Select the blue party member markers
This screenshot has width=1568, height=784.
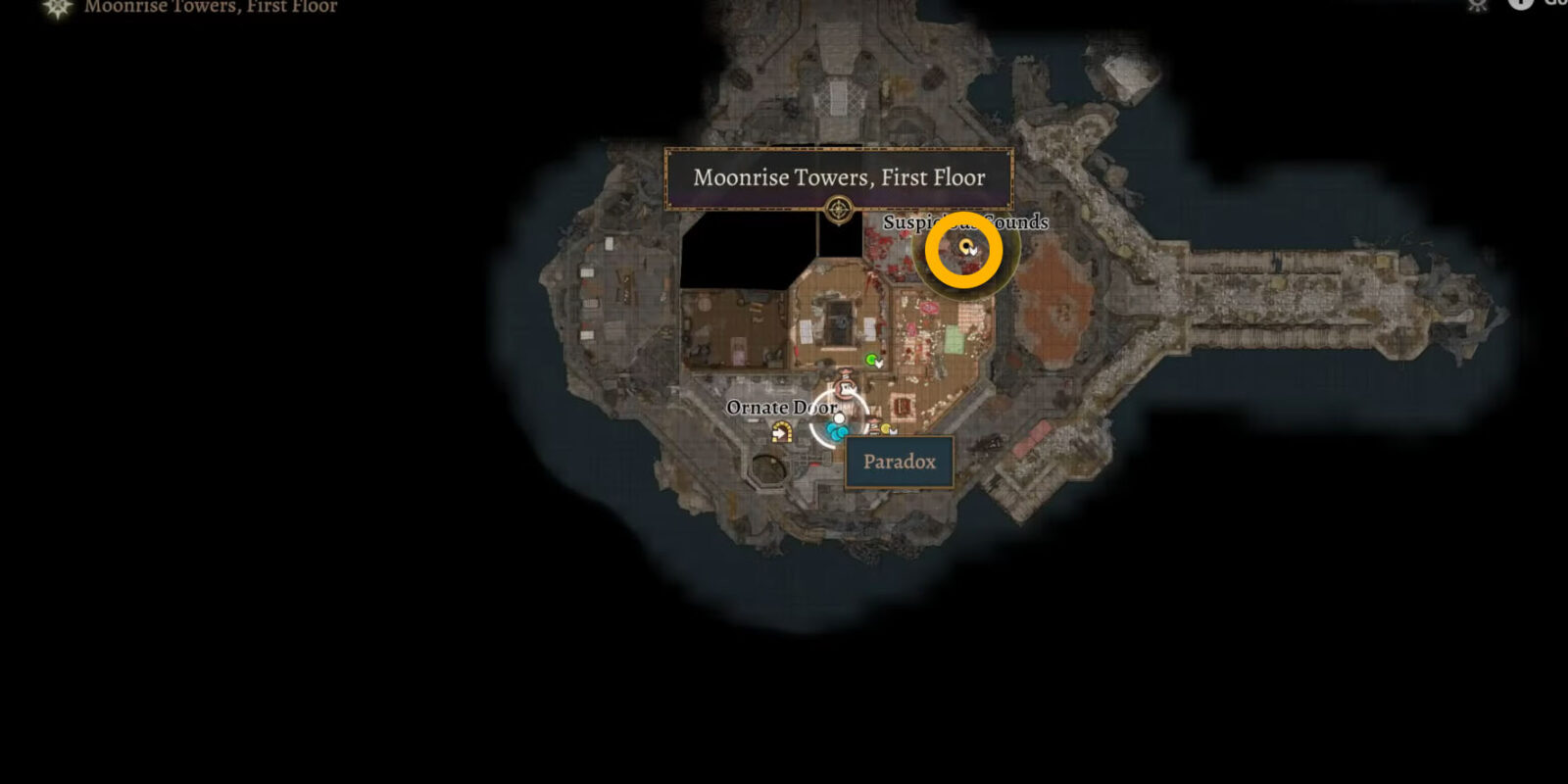pyautogui.click(x=836, y=431)
